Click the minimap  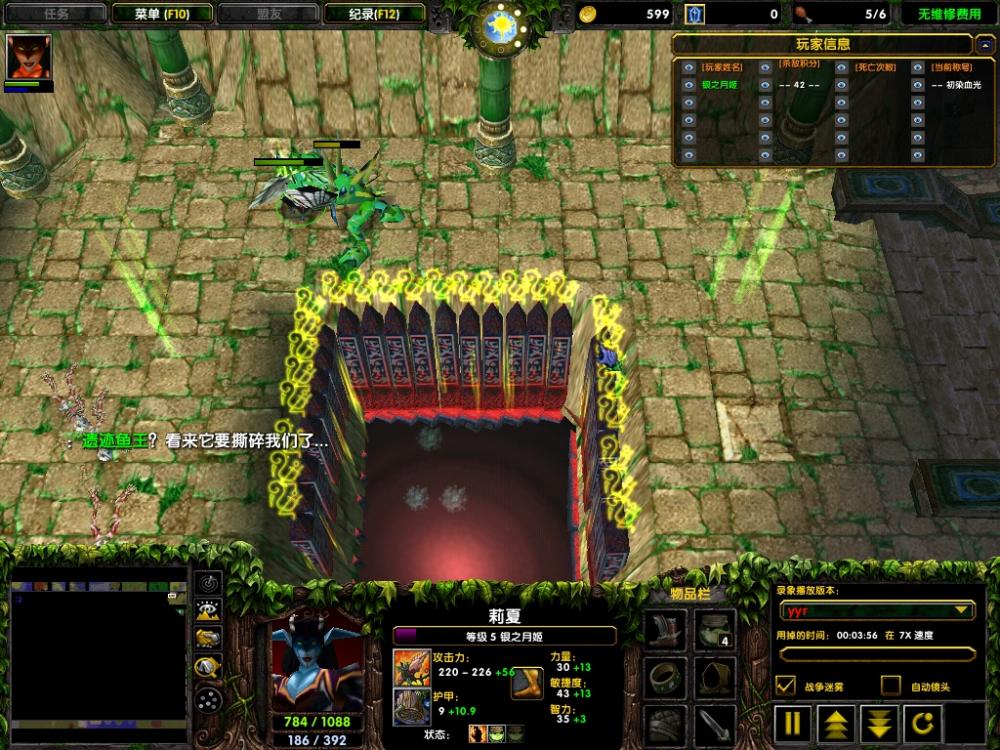[x=98, y=656]
